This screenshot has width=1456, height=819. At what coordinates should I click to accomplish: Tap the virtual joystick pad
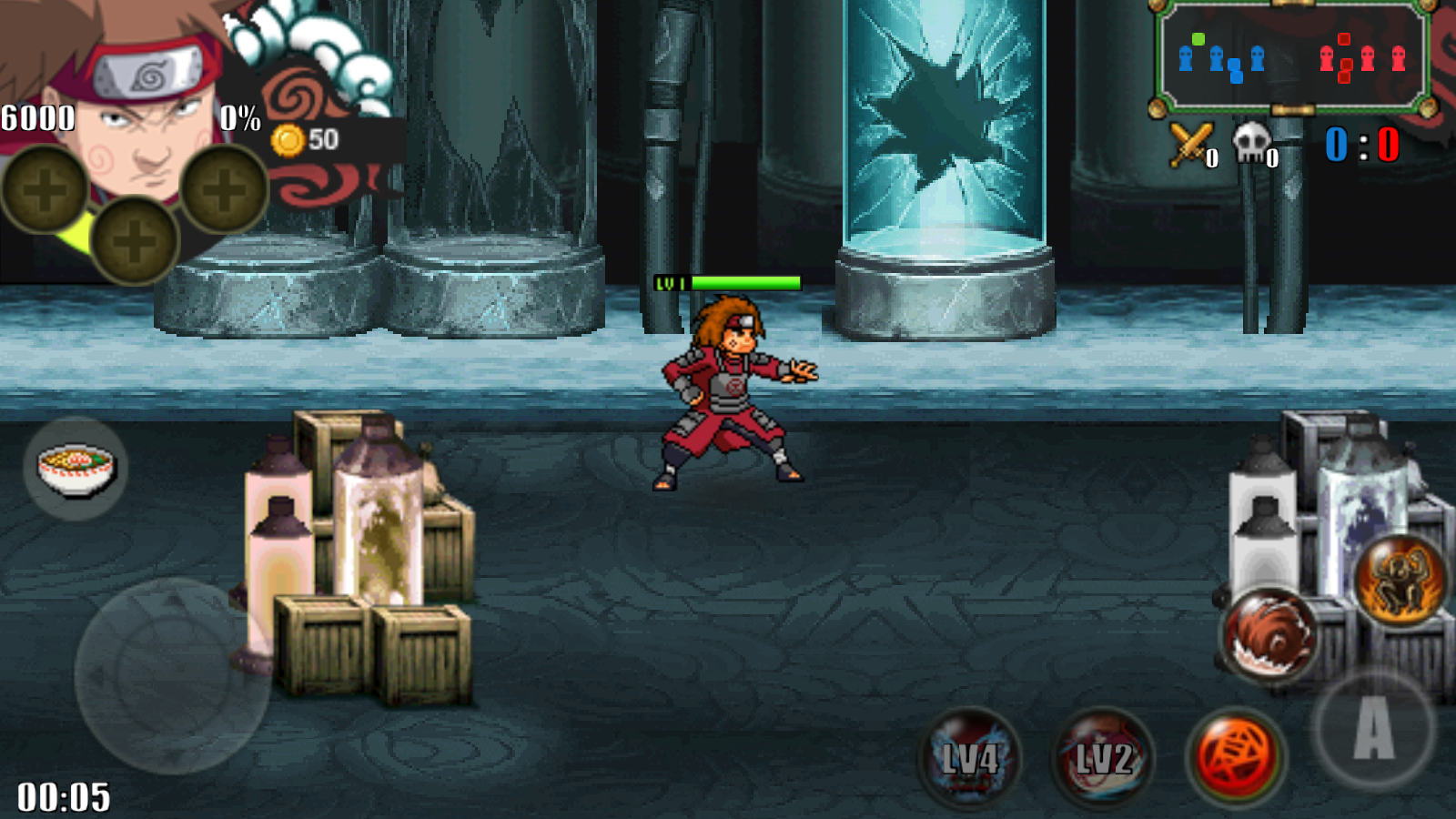171,675
